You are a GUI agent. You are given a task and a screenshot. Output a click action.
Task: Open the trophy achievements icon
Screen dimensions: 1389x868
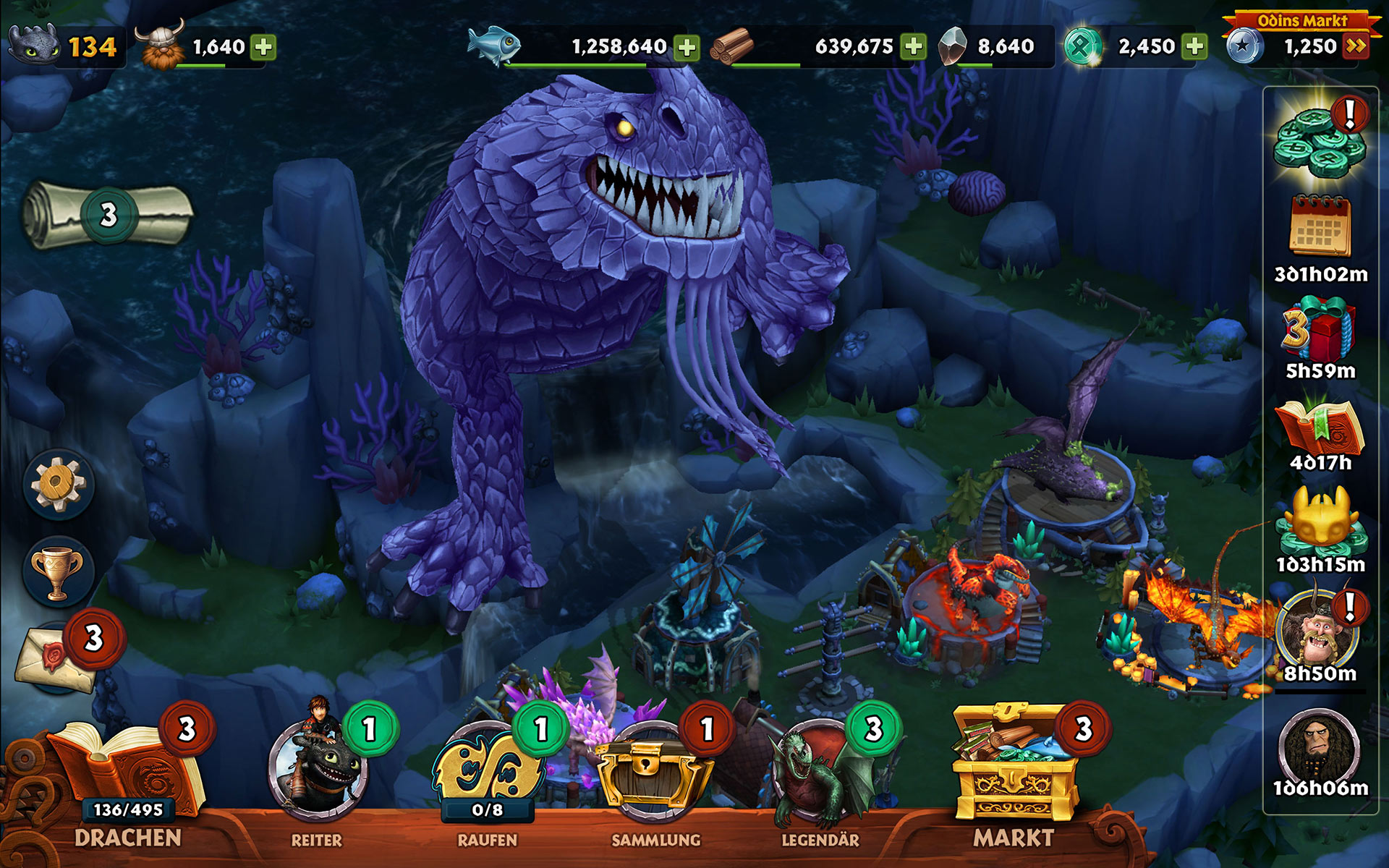(x=58, y=573)
